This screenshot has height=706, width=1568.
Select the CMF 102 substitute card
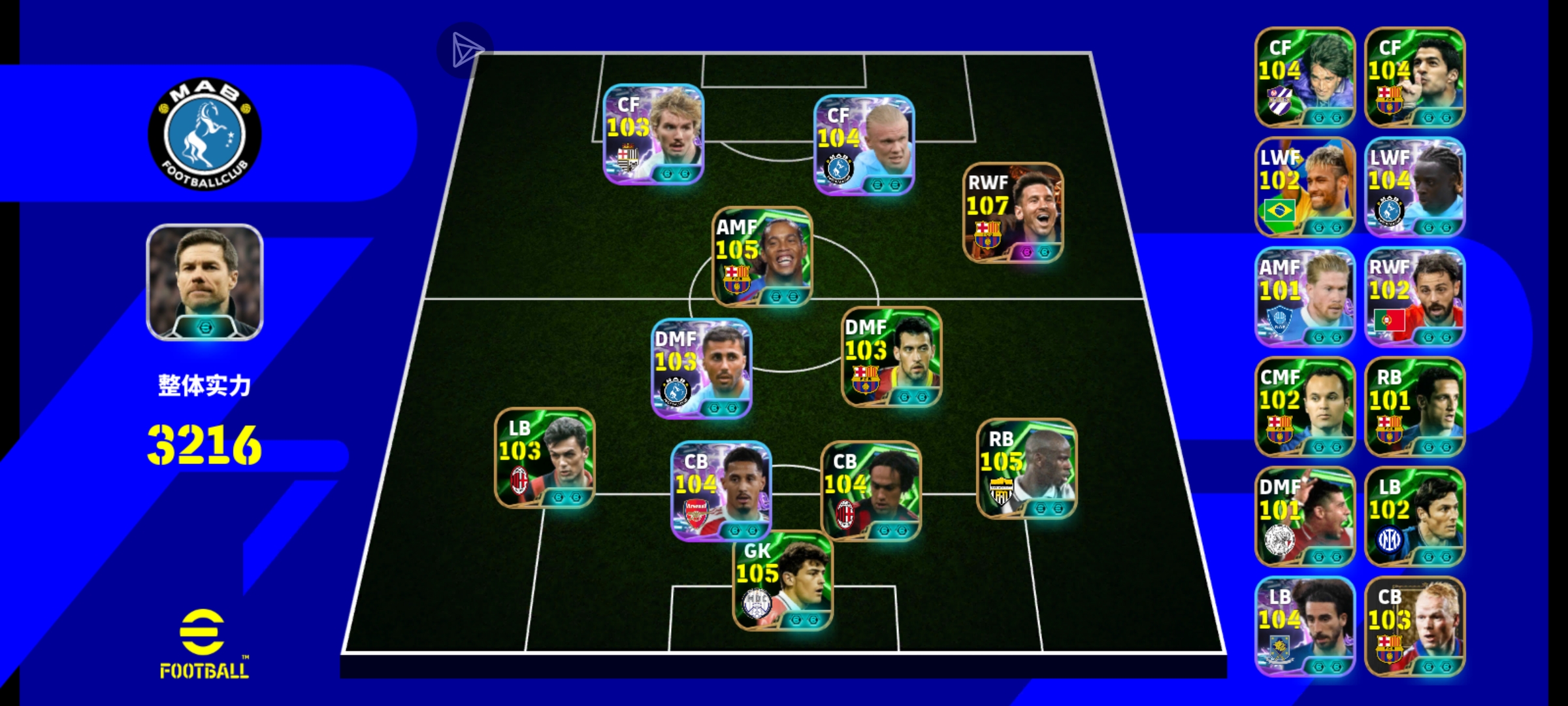pyautogui.click(x=1305, y=407)
